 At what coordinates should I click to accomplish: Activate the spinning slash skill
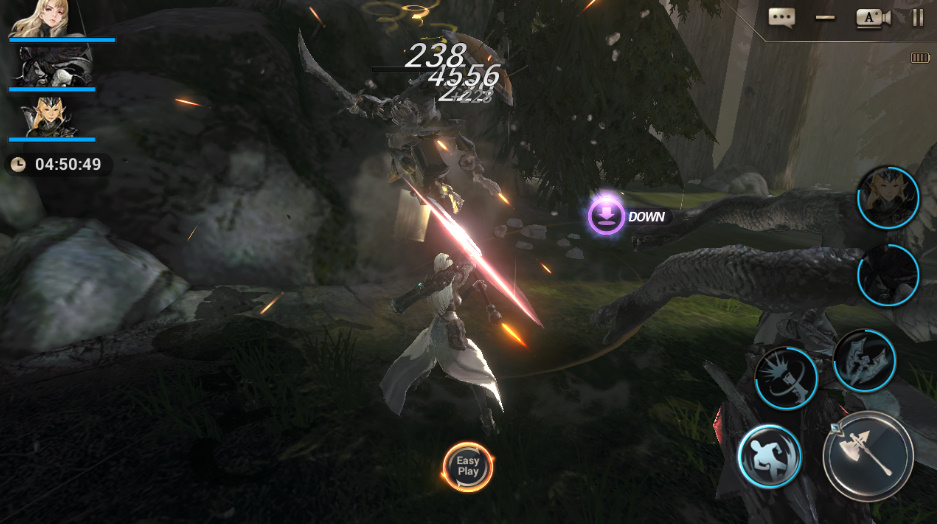[785, 378]
